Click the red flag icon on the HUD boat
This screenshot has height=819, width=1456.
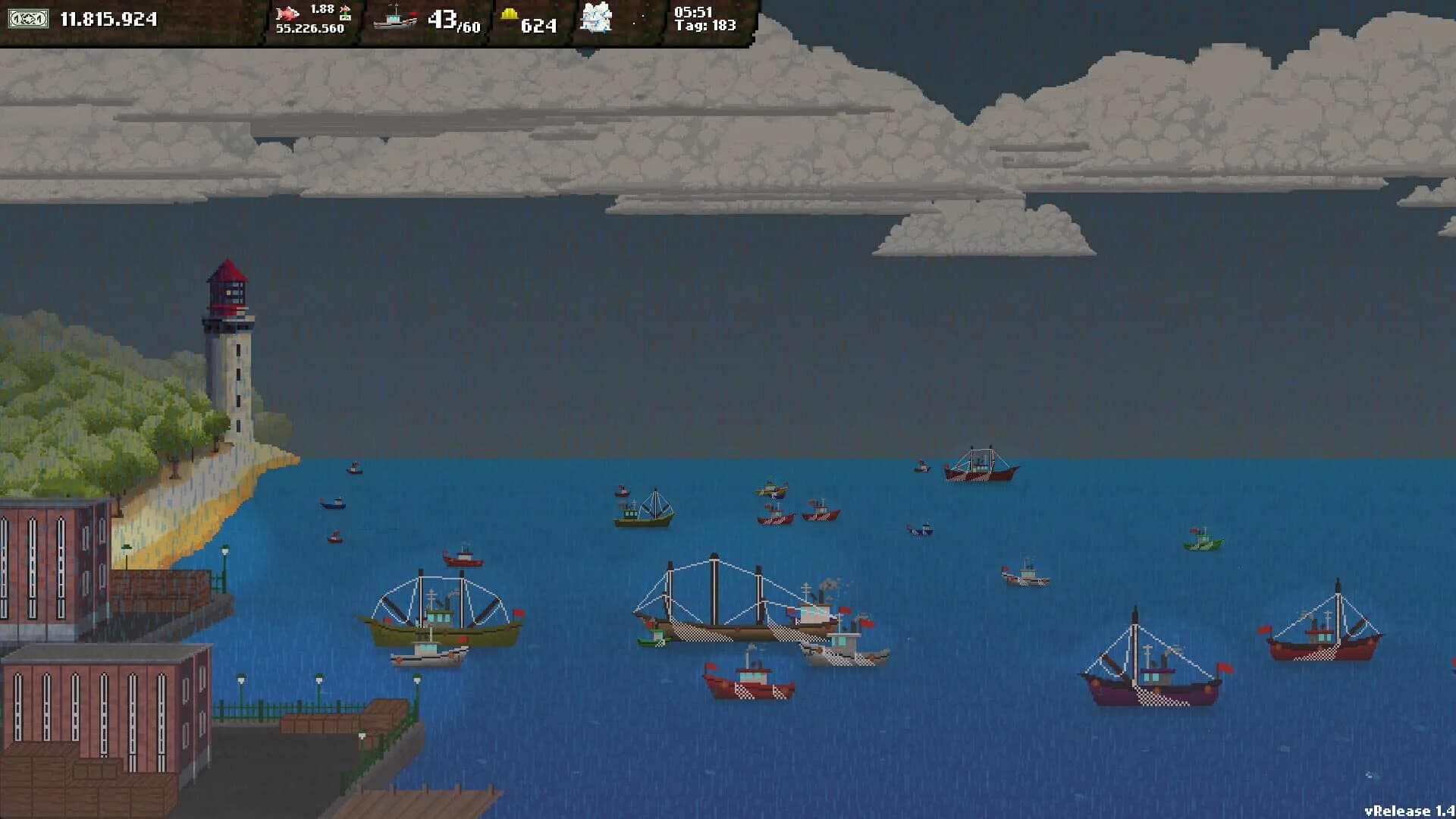pyautogui.click(x=415, y=12)
